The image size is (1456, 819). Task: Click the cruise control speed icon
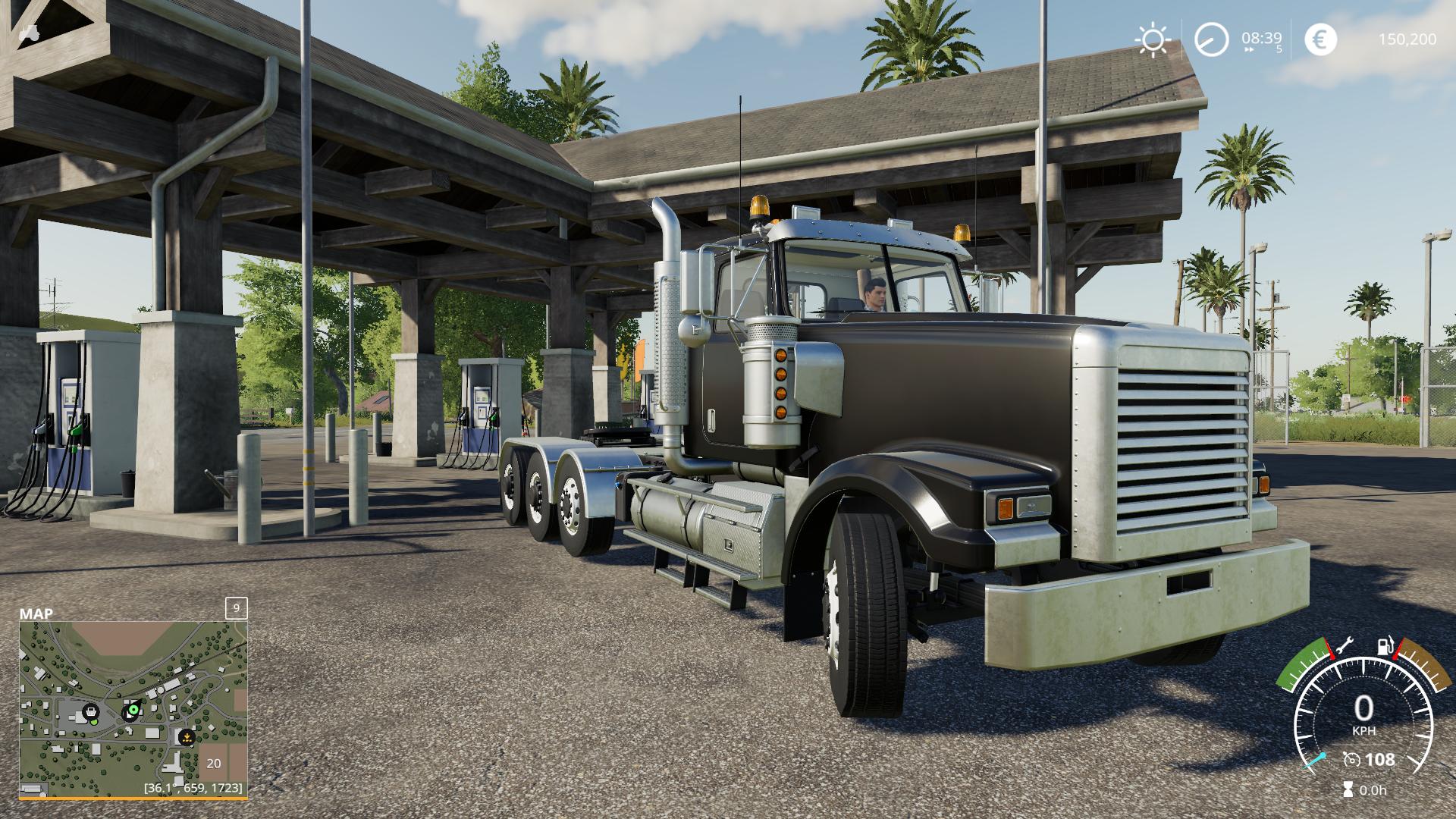(x=1351, y=759)
